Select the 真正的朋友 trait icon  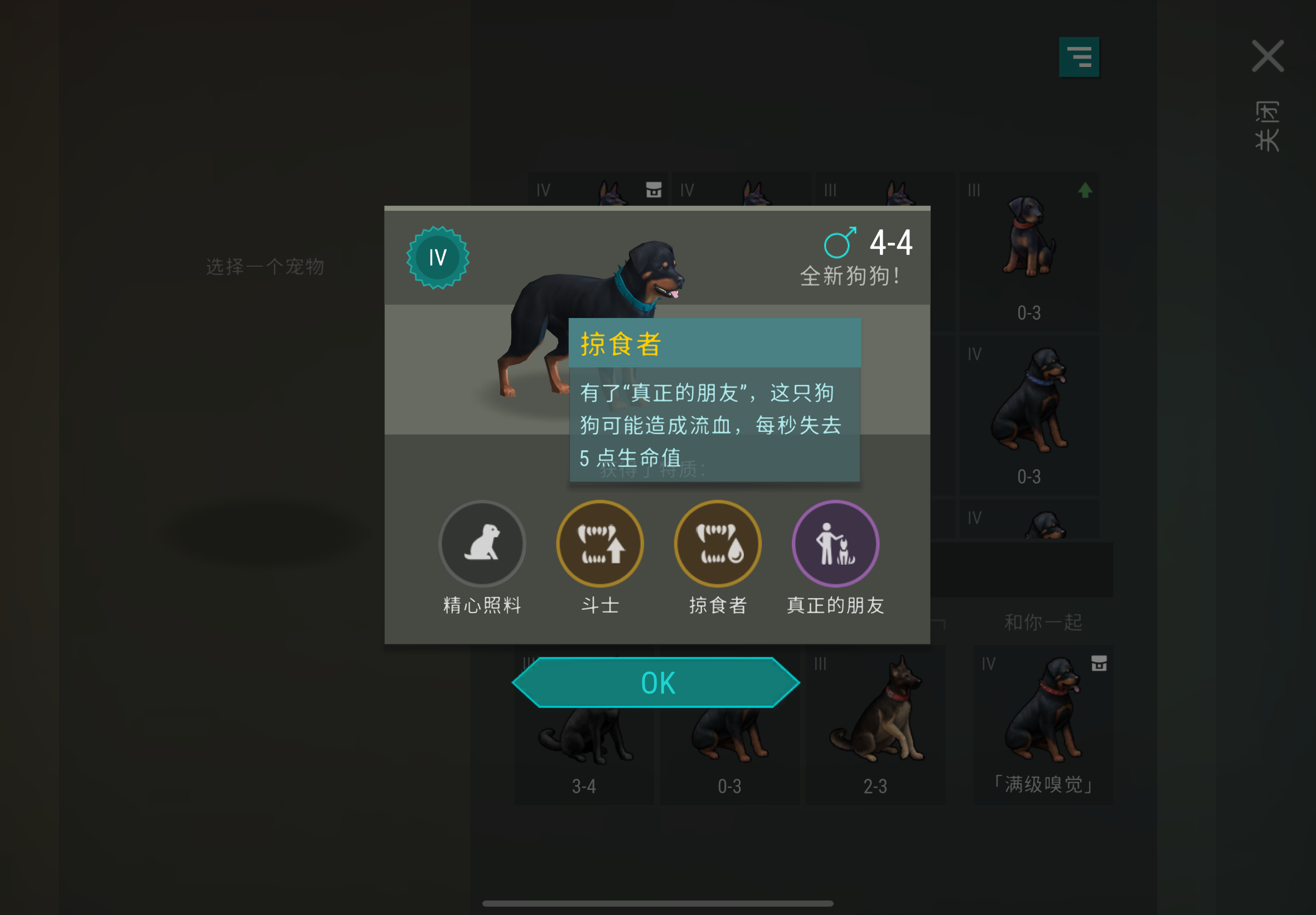(x=835, y=543)
